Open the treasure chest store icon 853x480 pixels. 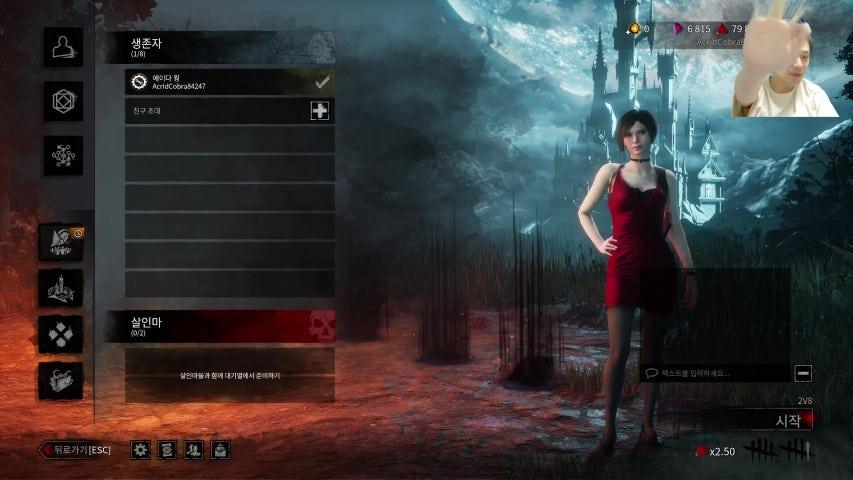[61, 381]
